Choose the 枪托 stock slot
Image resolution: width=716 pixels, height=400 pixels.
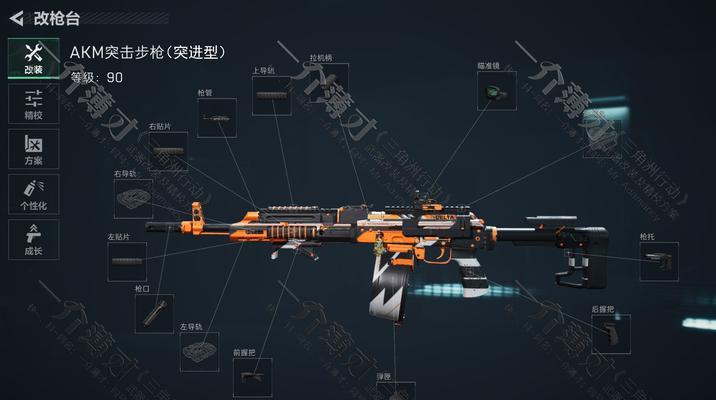(657, 262)
